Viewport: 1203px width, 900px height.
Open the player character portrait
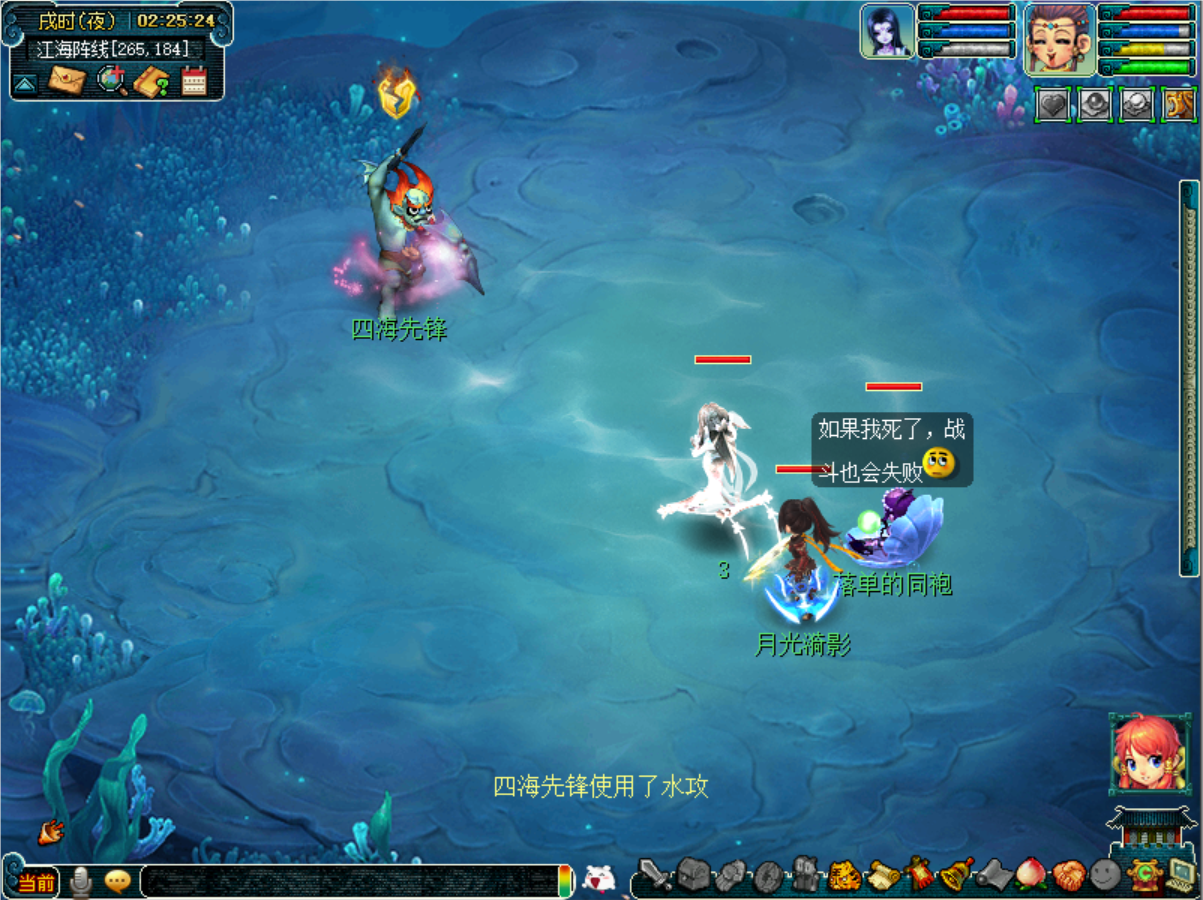(x=1058, y=37)
